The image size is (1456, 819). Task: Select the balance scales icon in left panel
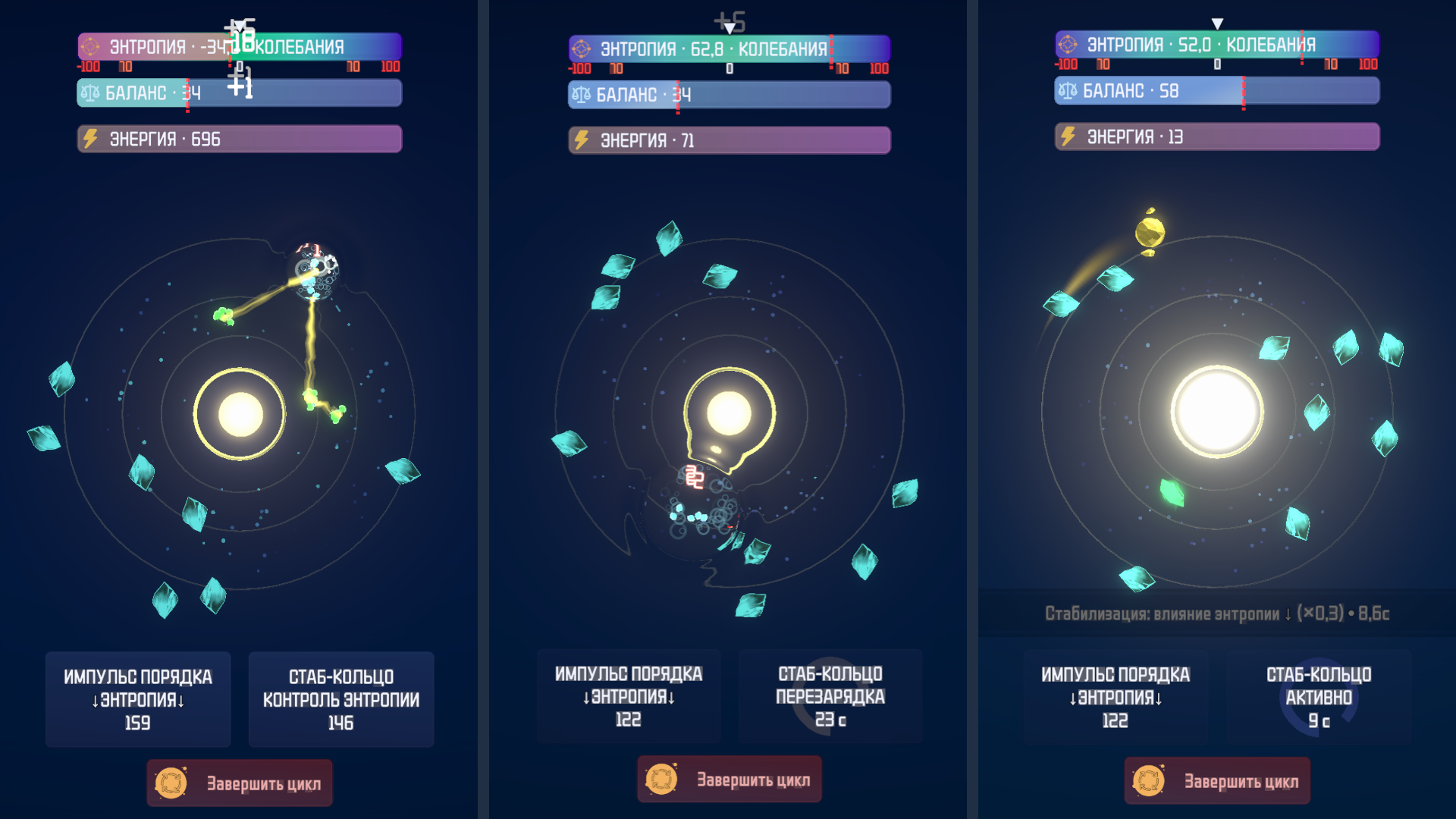[91, 93]
